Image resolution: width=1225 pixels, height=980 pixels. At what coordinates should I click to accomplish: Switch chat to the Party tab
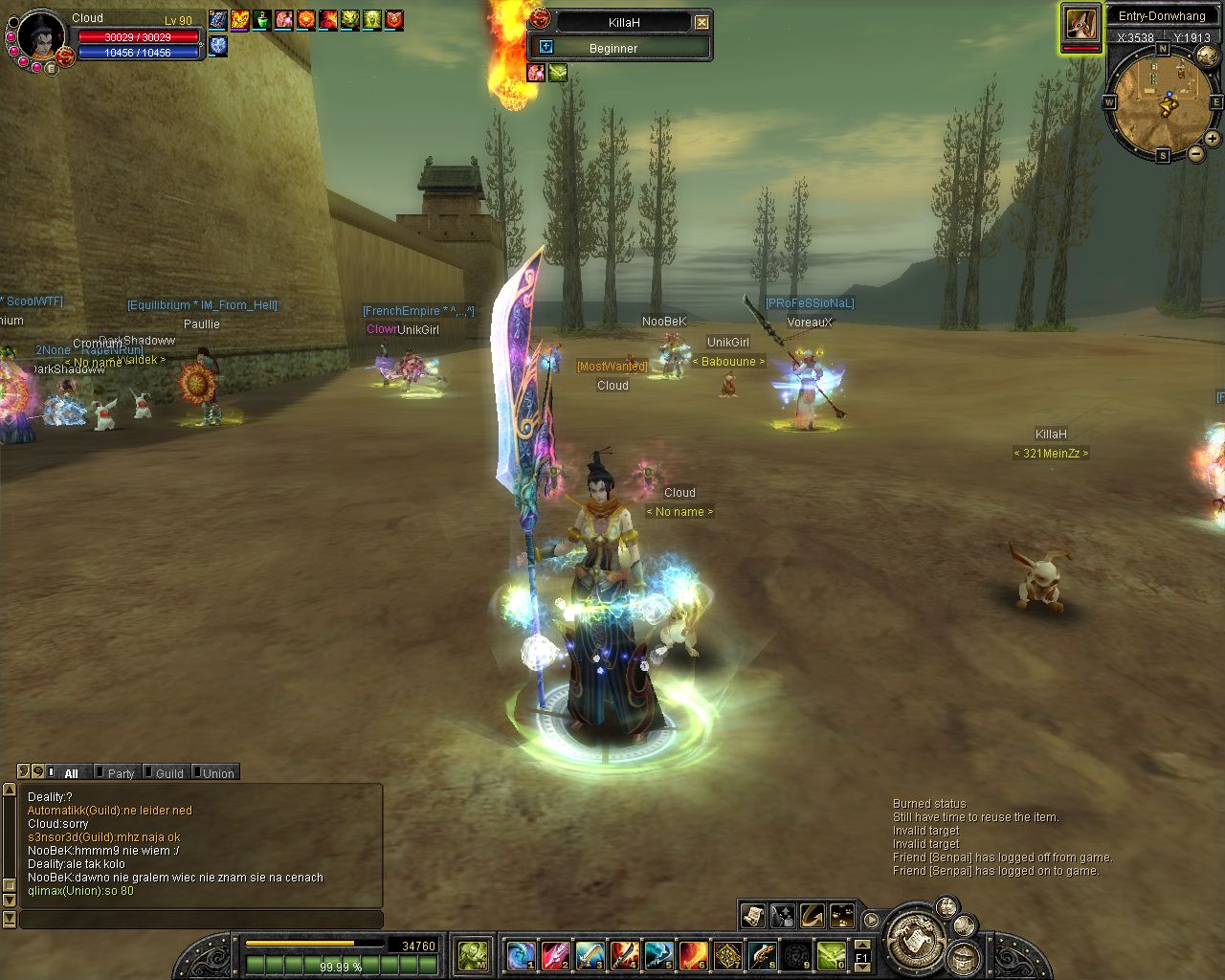[121, 773]
